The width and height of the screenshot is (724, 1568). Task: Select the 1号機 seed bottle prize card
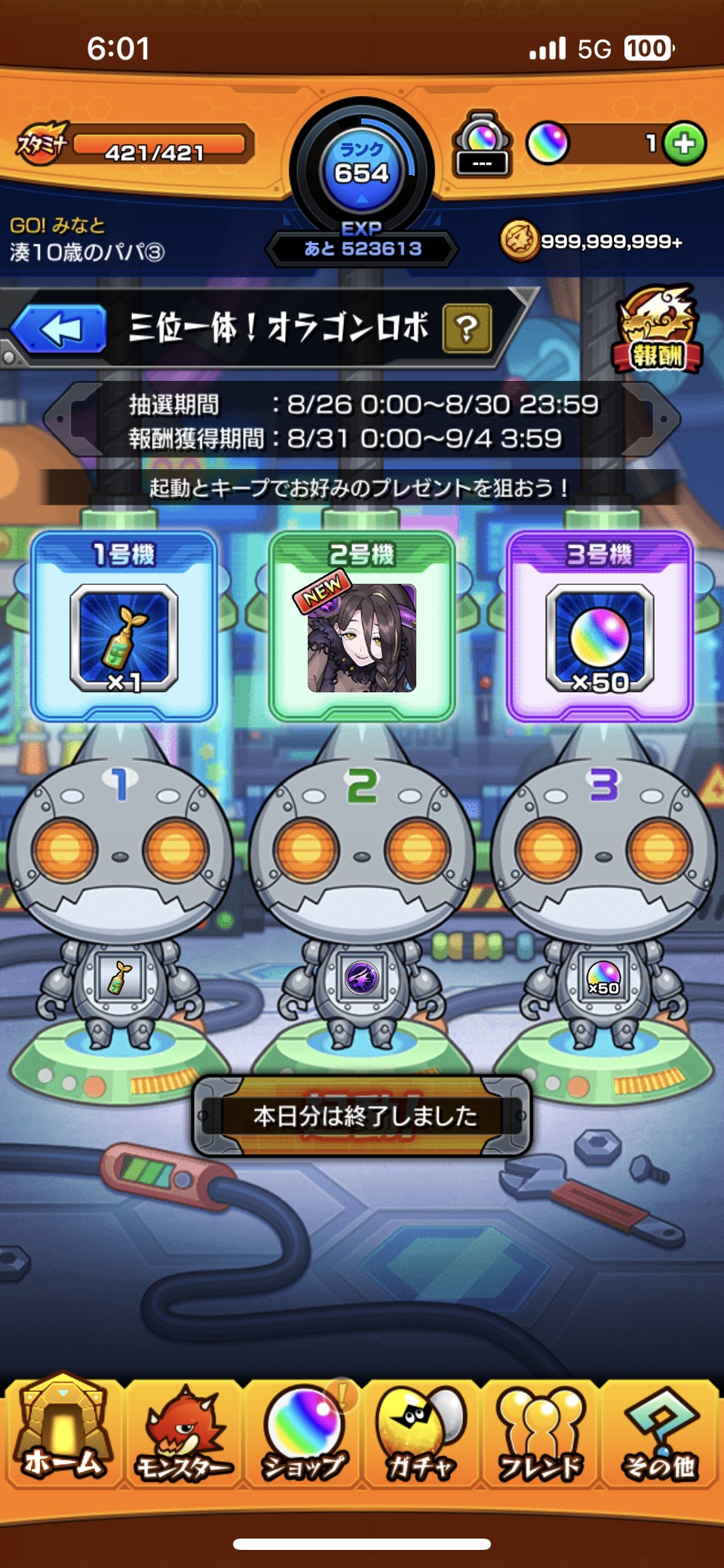click(124, 628)
